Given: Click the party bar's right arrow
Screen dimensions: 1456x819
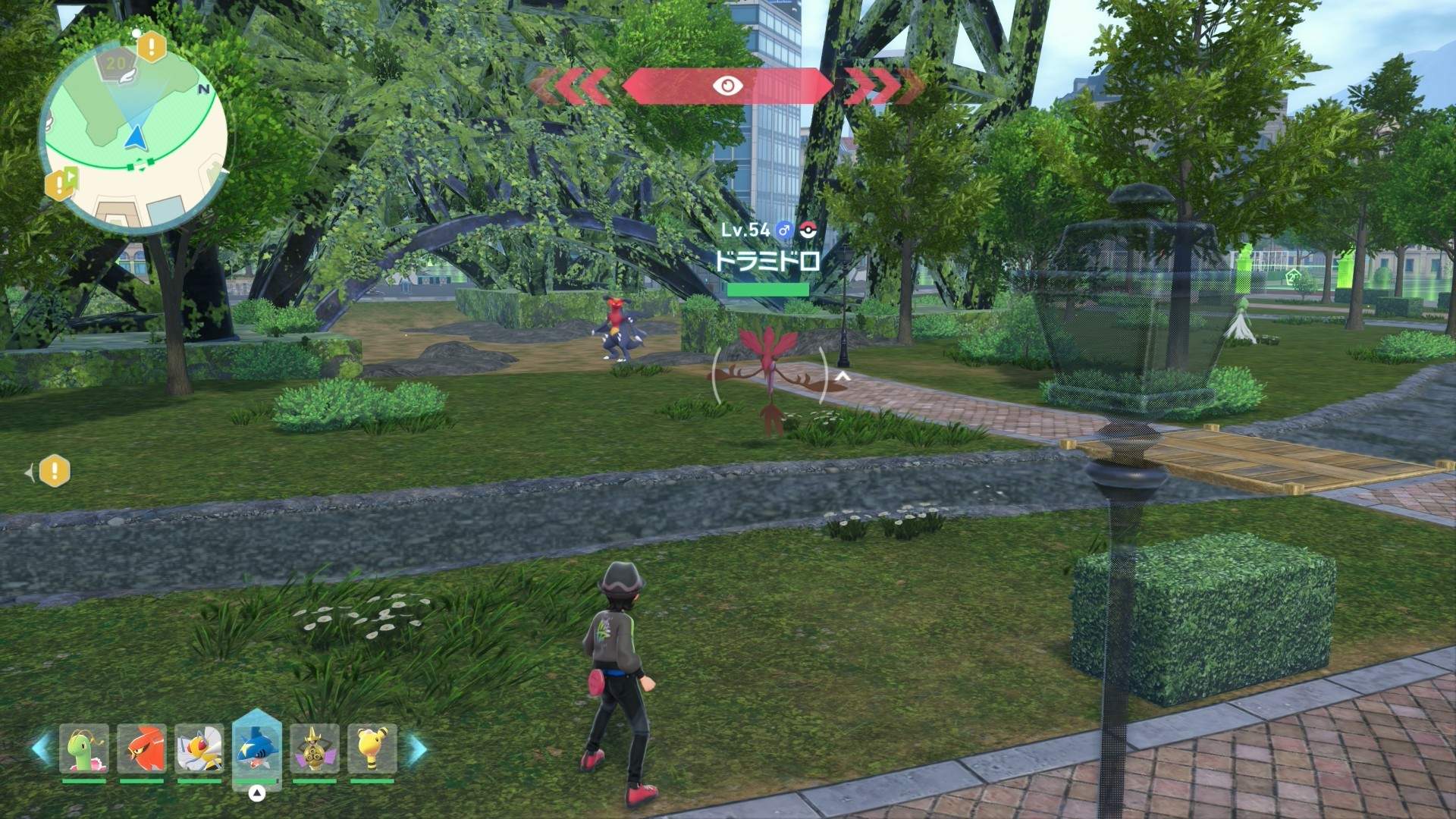Looking at the screenshot, I should click(x=417, y=748).
